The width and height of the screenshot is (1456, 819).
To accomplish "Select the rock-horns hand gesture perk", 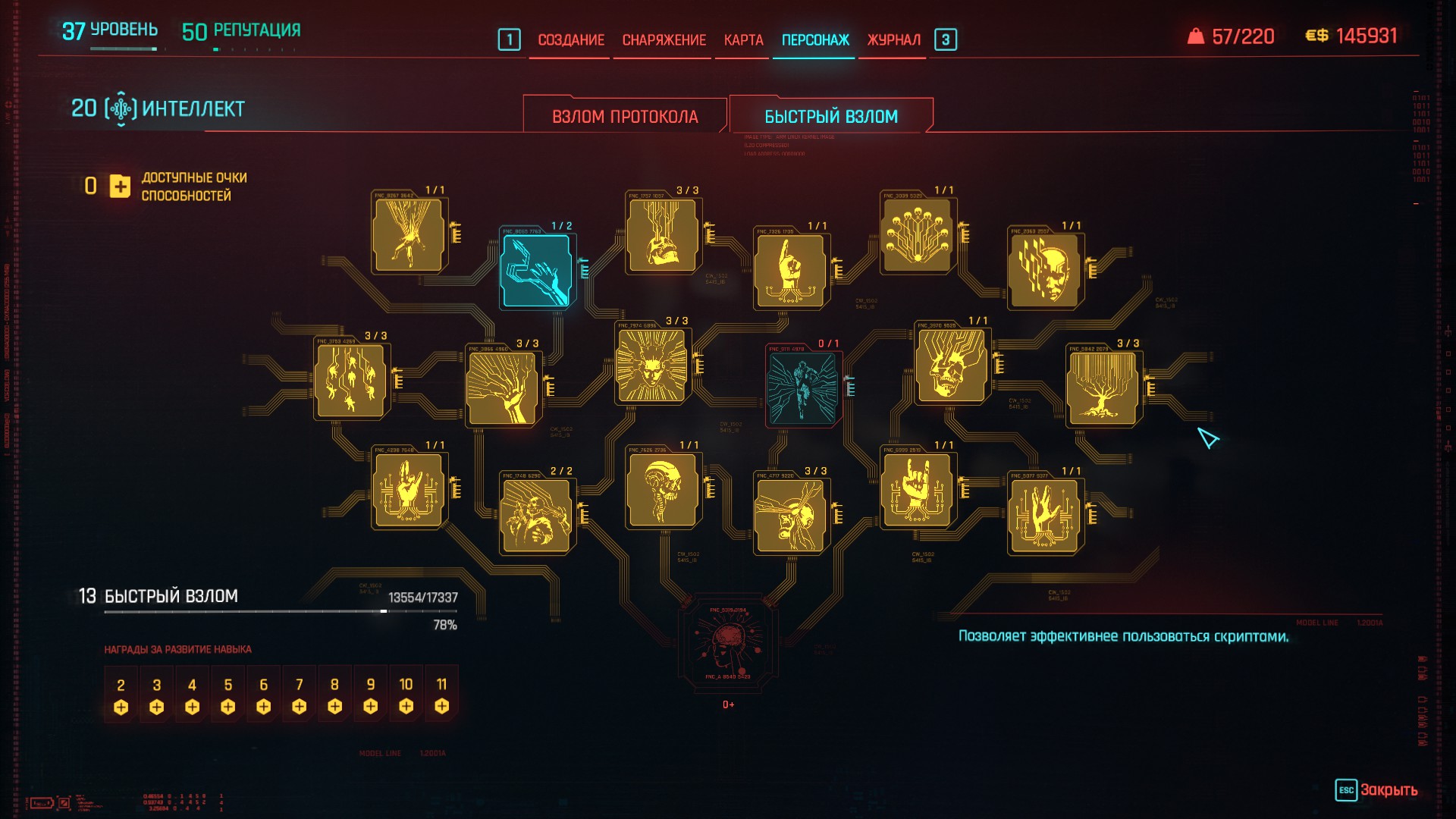I will [x=917, y=490].
